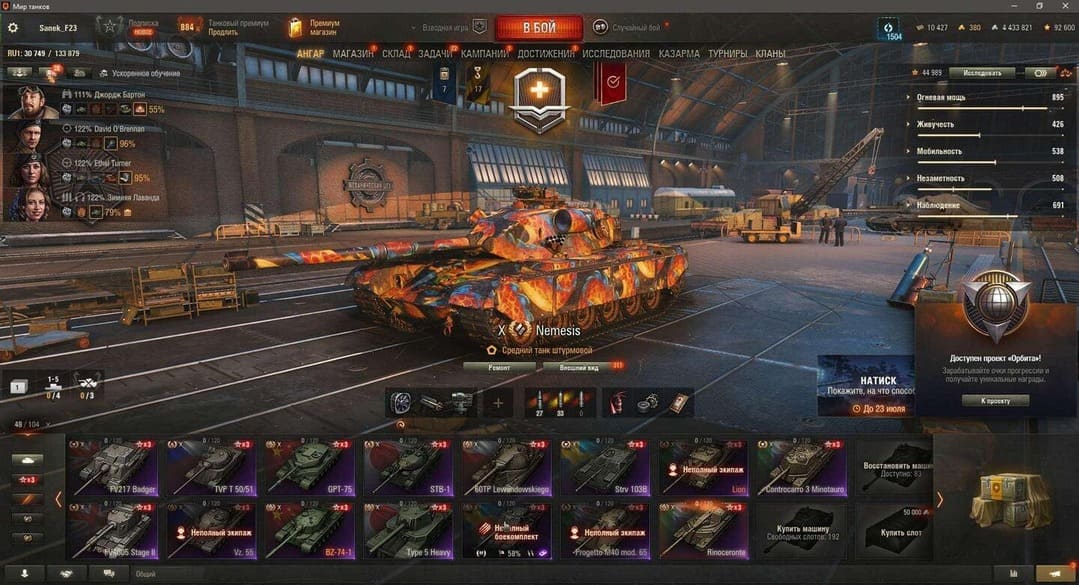Screen dimensions: 1079x585
Task: Start a battle with the В БОЙ button
Action: tap(538, 27)
